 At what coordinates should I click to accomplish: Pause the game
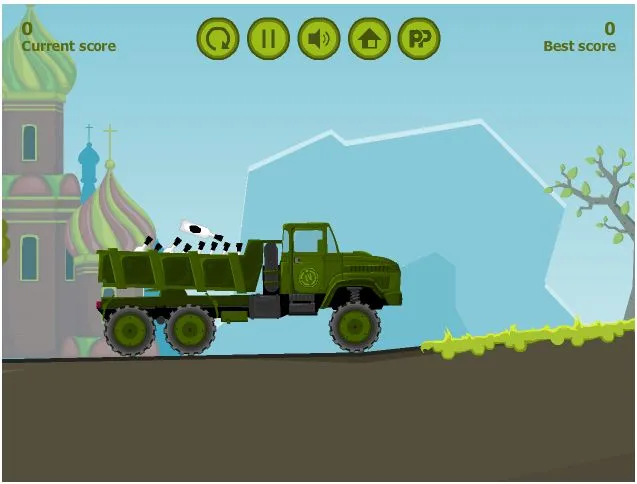(268, 39)
